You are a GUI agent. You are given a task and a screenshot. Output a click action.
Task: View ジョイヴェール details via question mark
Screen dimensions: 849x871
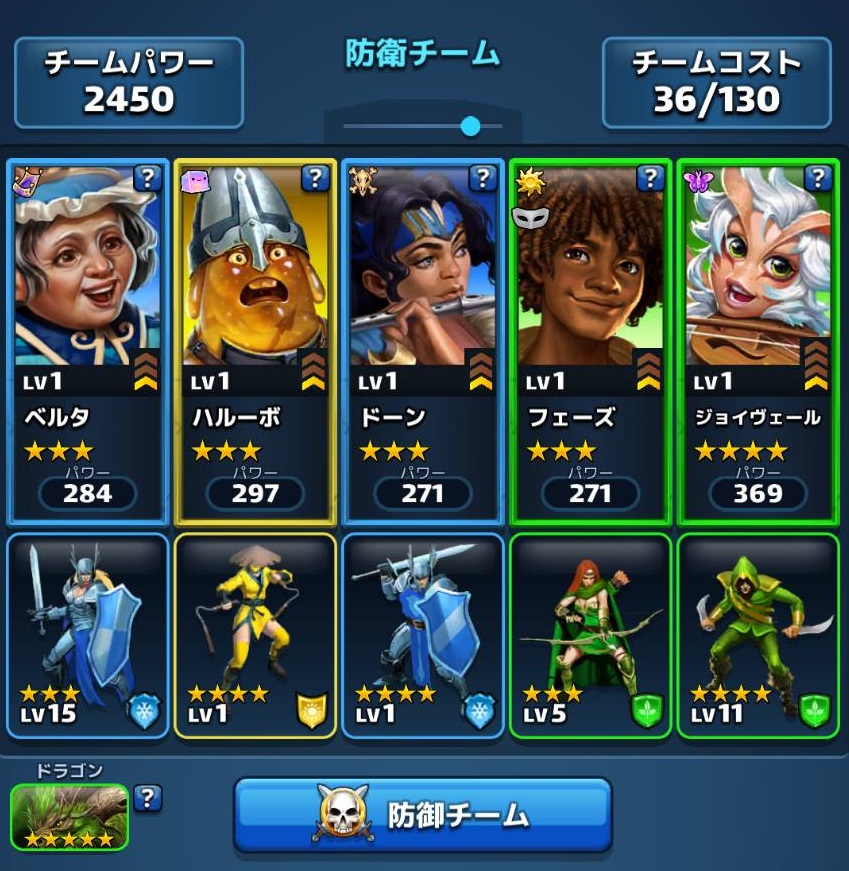pos(818,179)
